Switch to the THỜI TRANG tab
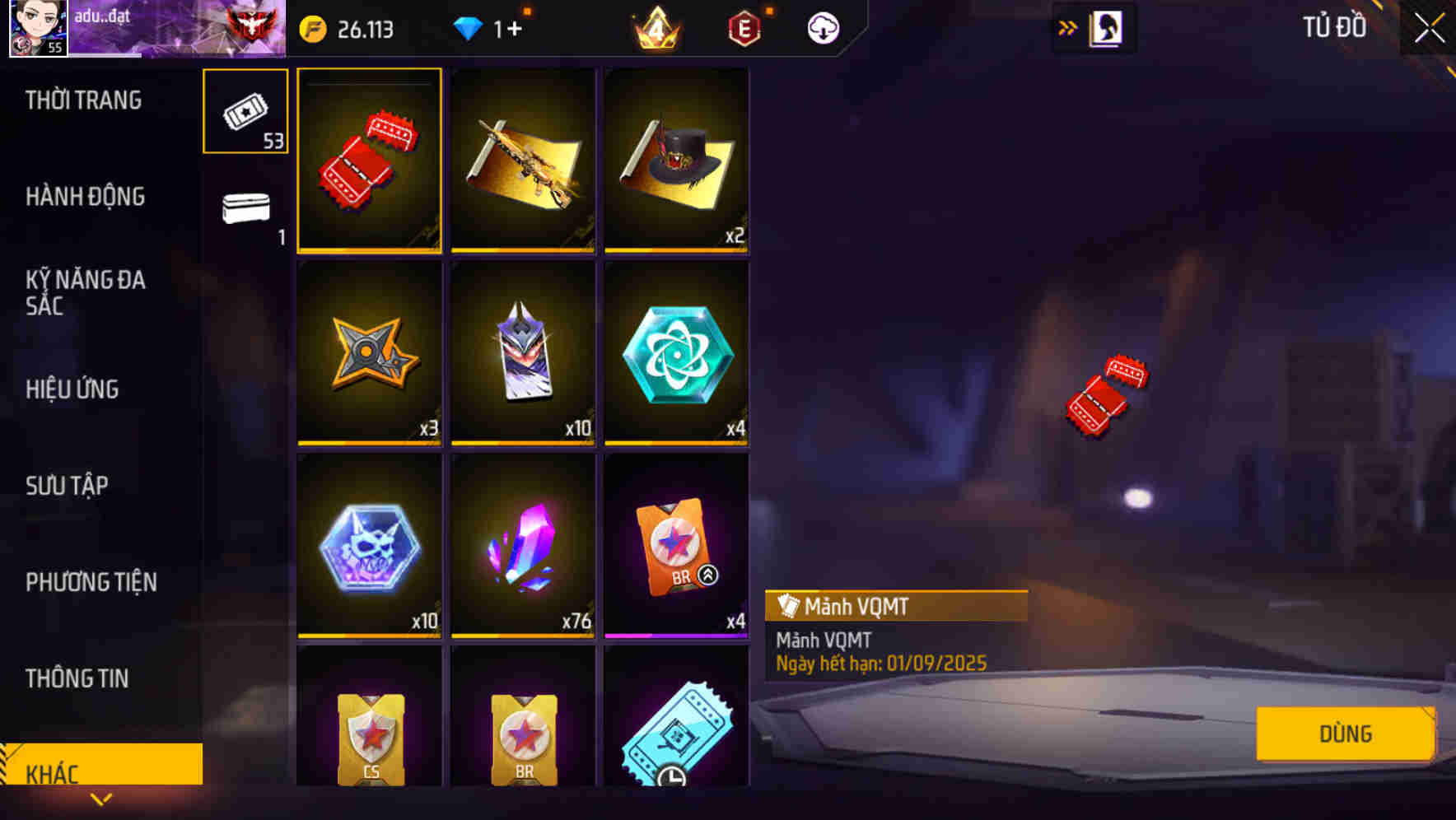The image size is (1456, 820). [x=82, y=100]
